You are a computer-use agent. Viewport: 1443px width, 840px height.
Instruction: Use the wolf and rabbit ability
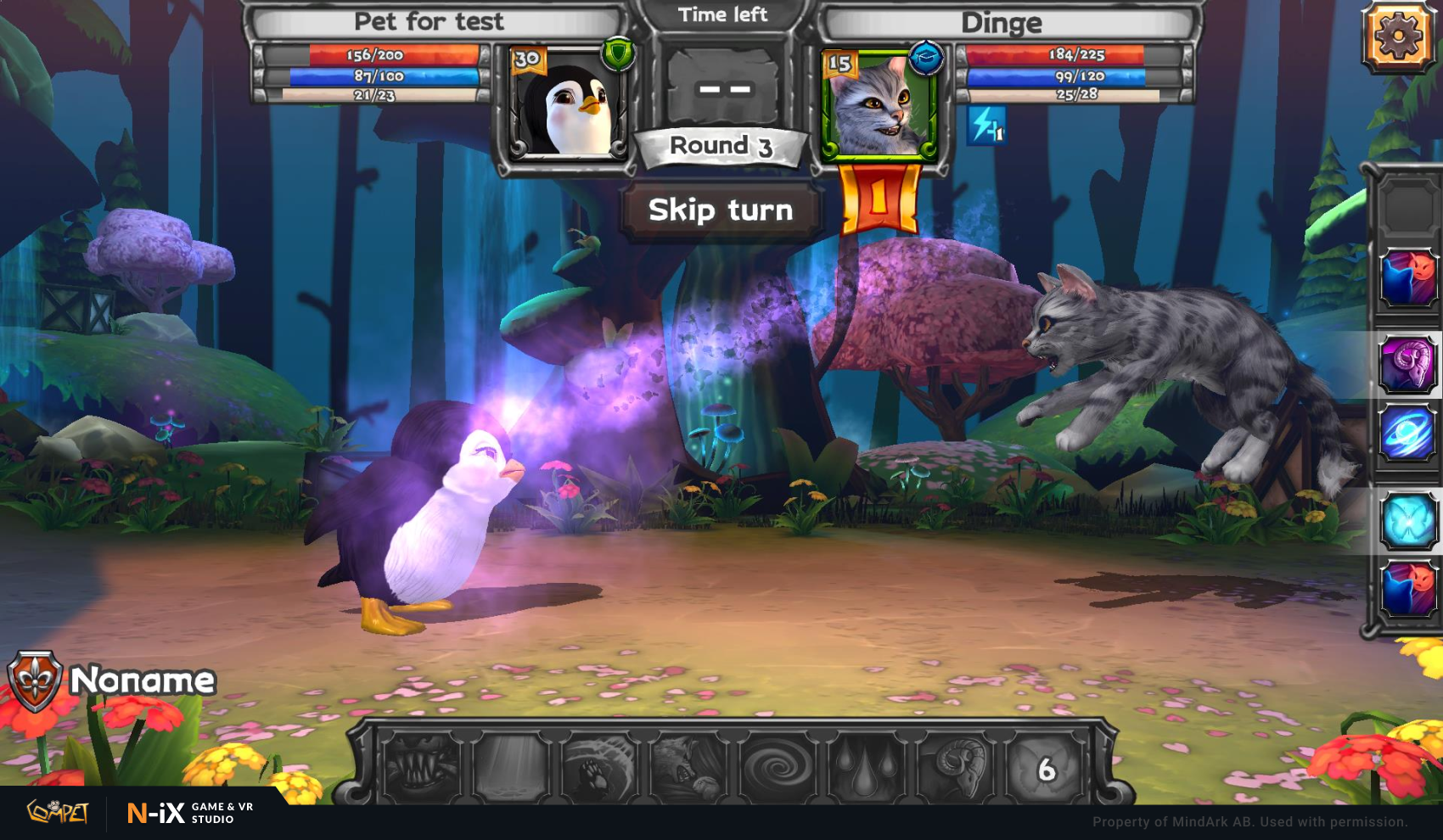(x=689, y=767)
